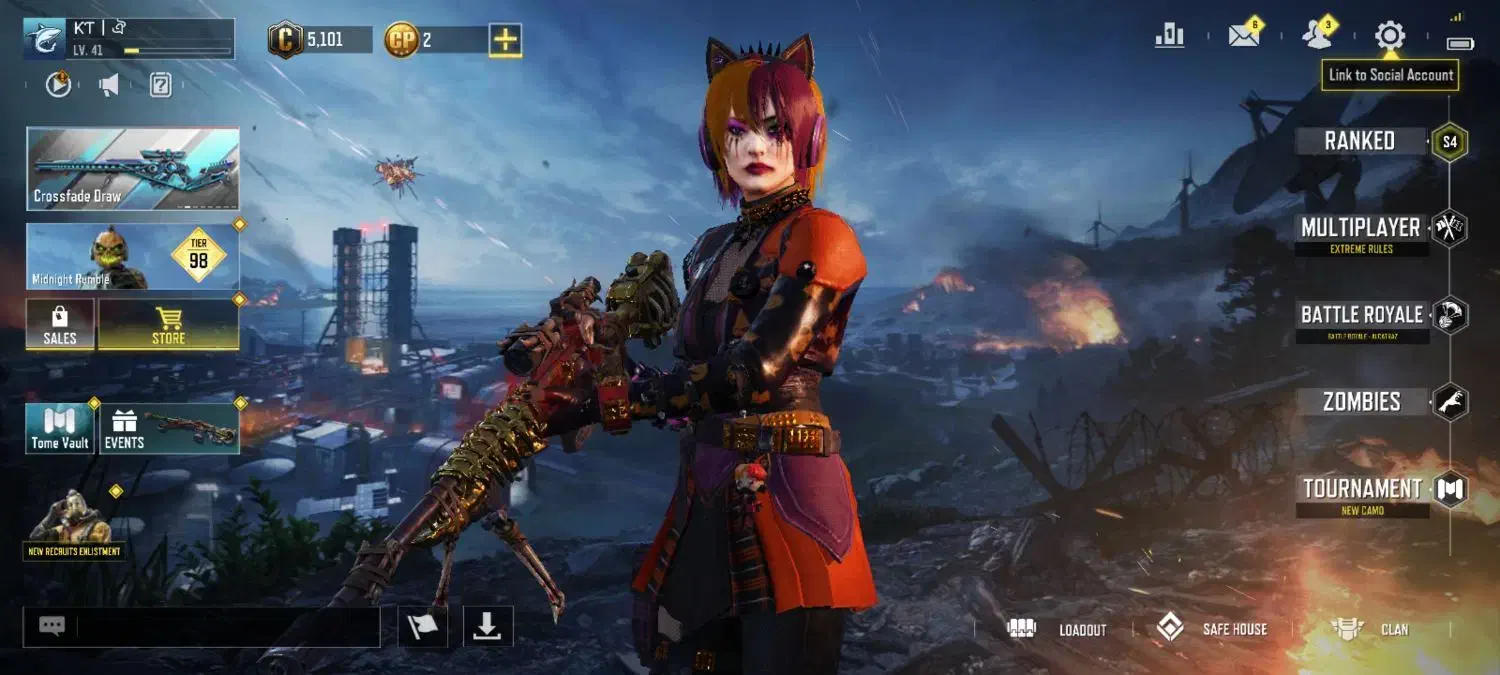Open the mail envelope inbox
The image size is (1500, 675).
coord(1243,36)
